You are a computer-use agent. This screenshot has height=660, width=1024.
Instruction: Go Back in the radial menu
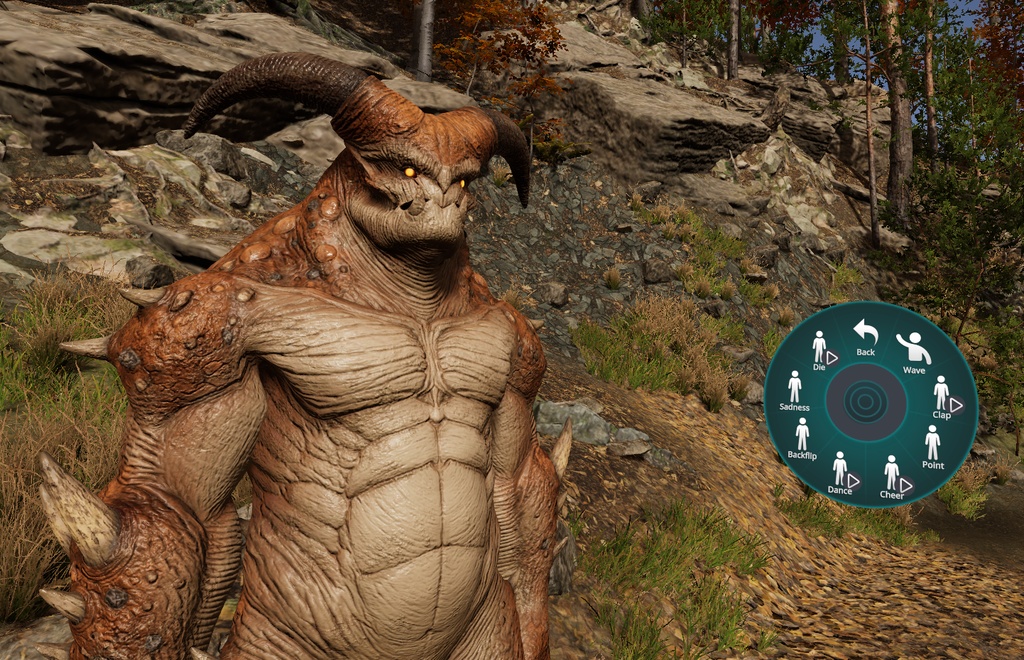[865, 335]
